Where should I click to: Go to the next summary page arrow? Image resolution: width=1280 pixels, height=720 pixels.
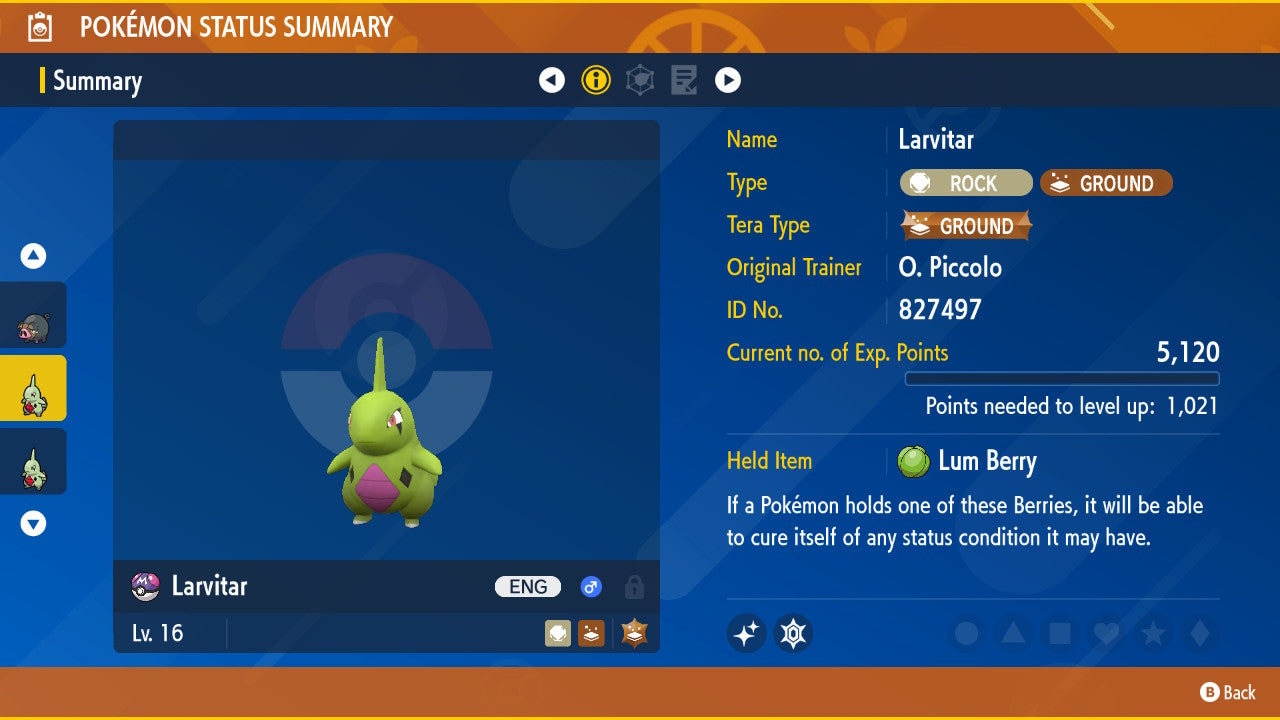tap(728, 80)
